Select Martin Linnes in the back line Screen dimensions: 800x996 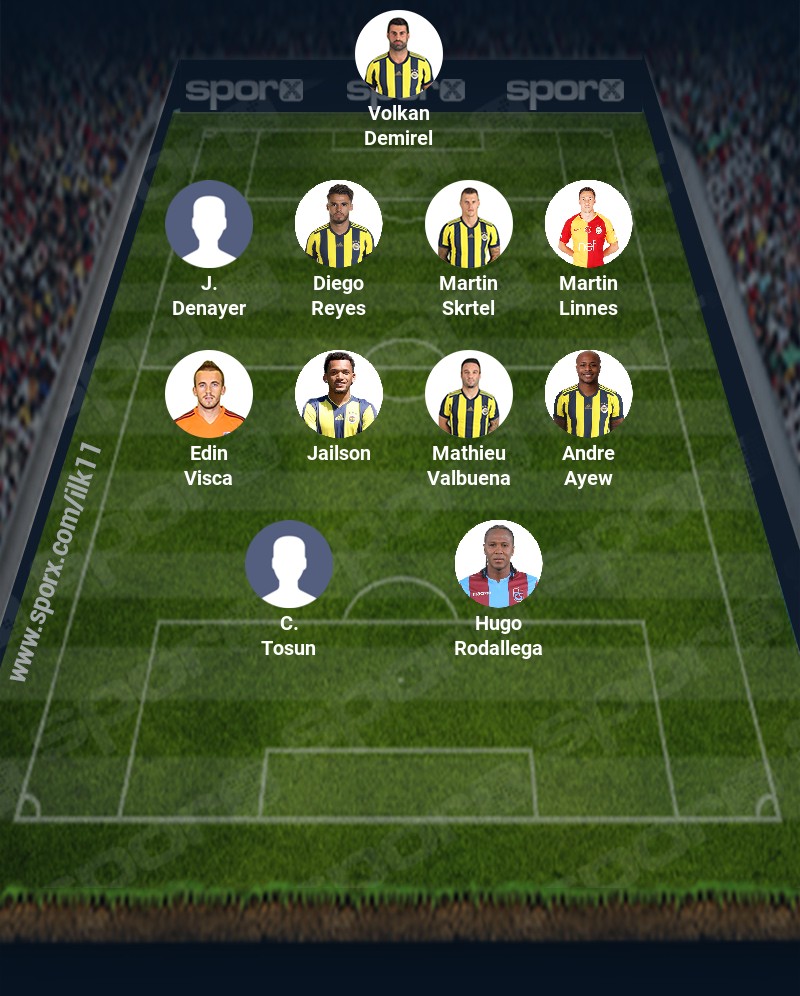pyautogui.click(x=589, y=224)
